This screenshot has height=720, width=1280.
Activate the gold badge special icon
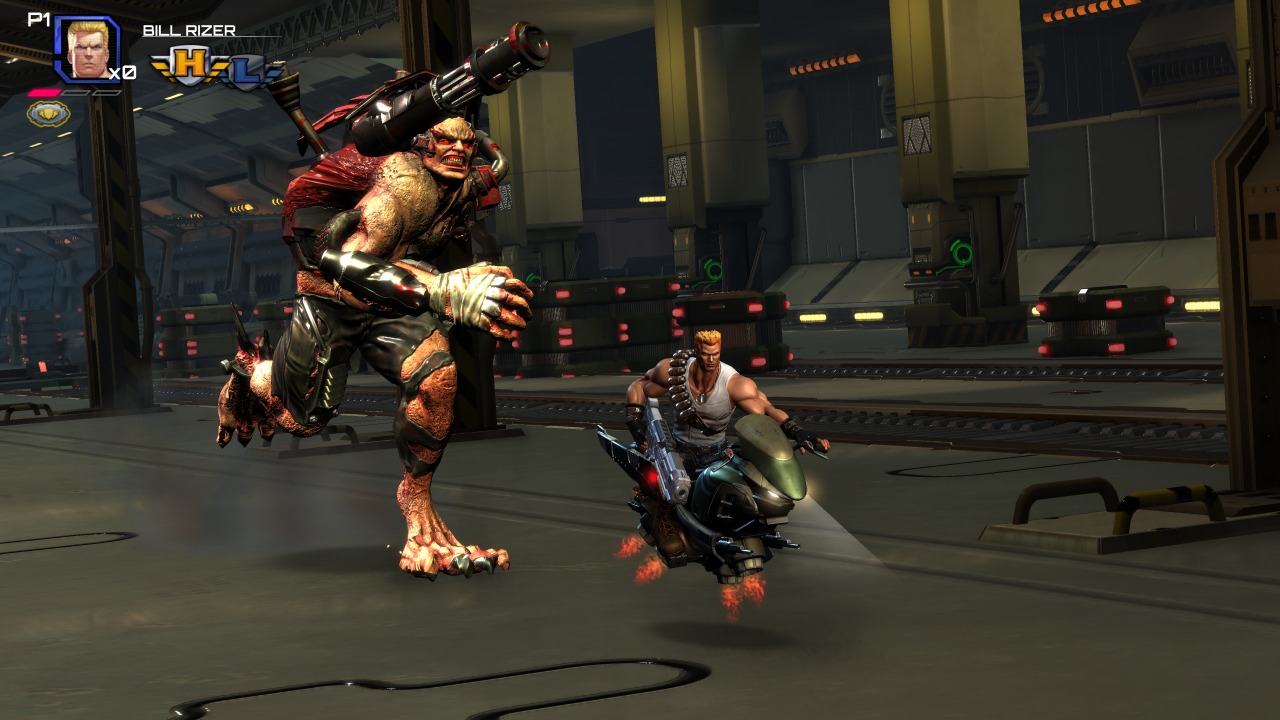48,112
